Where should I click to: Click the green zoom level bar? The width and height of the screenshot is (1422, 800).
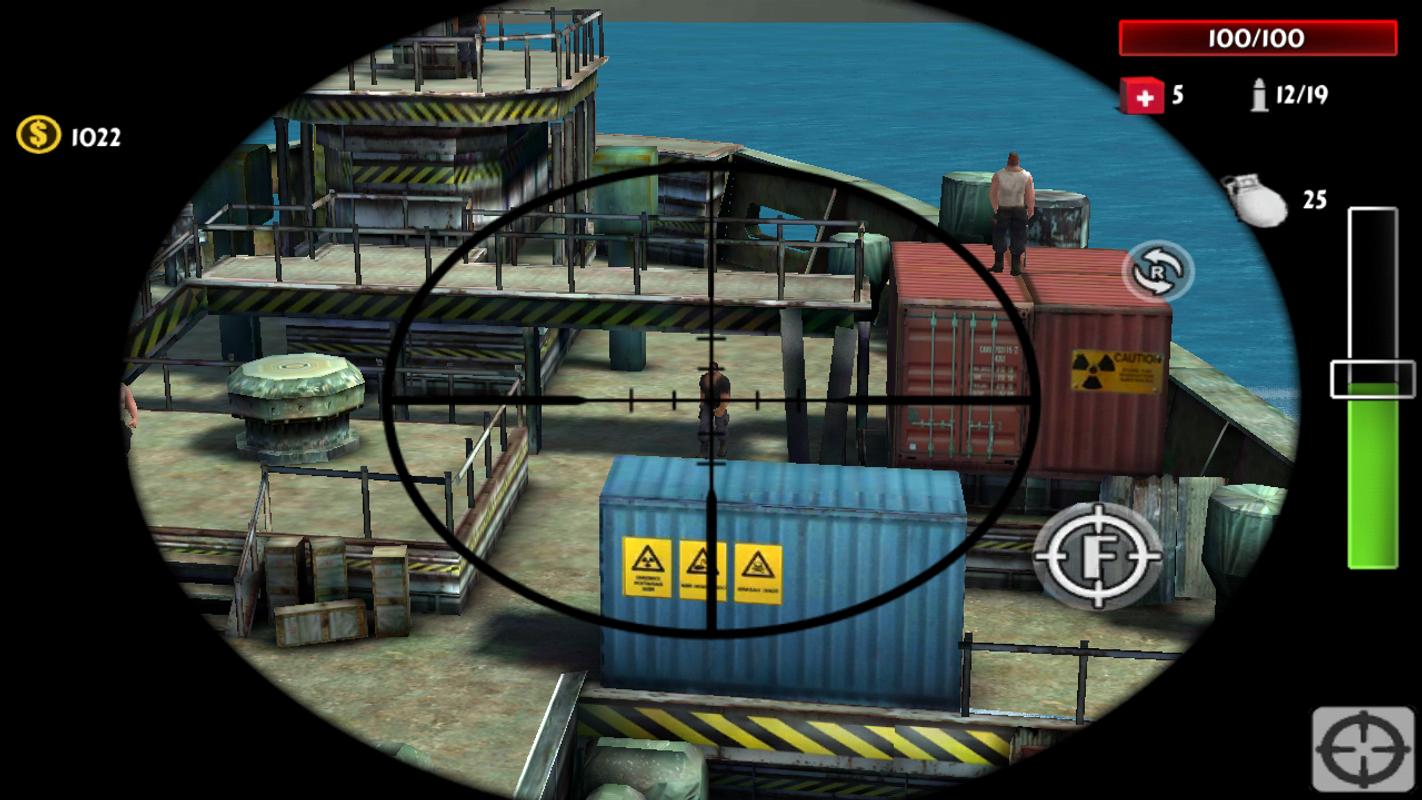pos(1373,470)
